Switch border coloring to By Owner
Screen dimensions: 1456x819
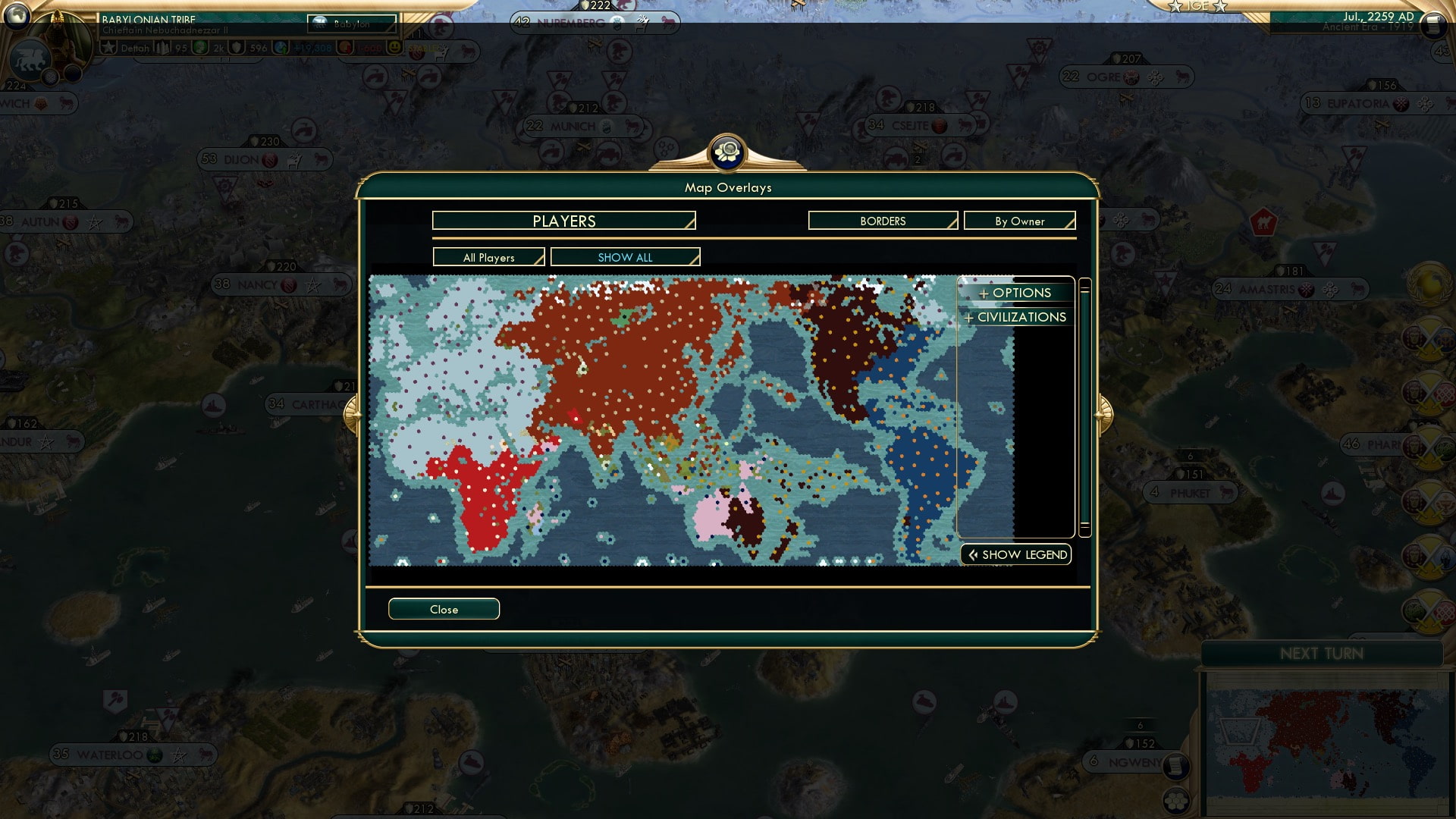point(1019,221)
